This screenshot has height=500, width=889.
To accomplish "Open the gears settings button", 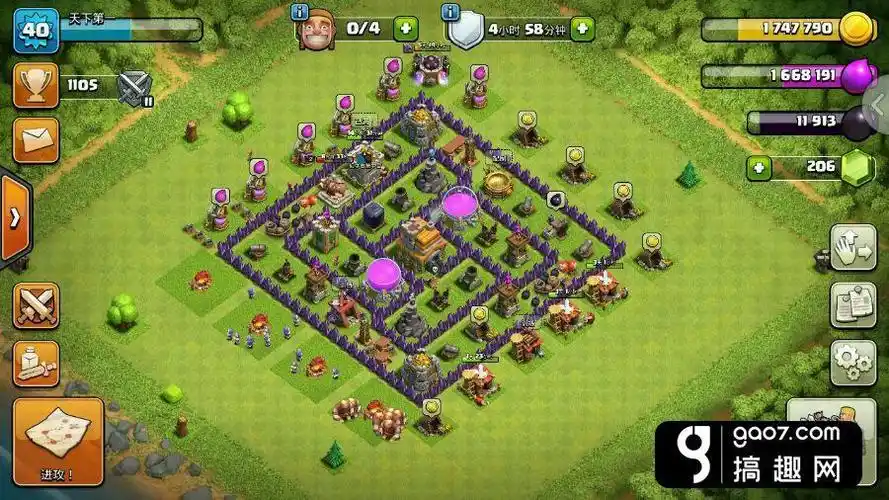I will pyautogui.click(x=852, y=362).
